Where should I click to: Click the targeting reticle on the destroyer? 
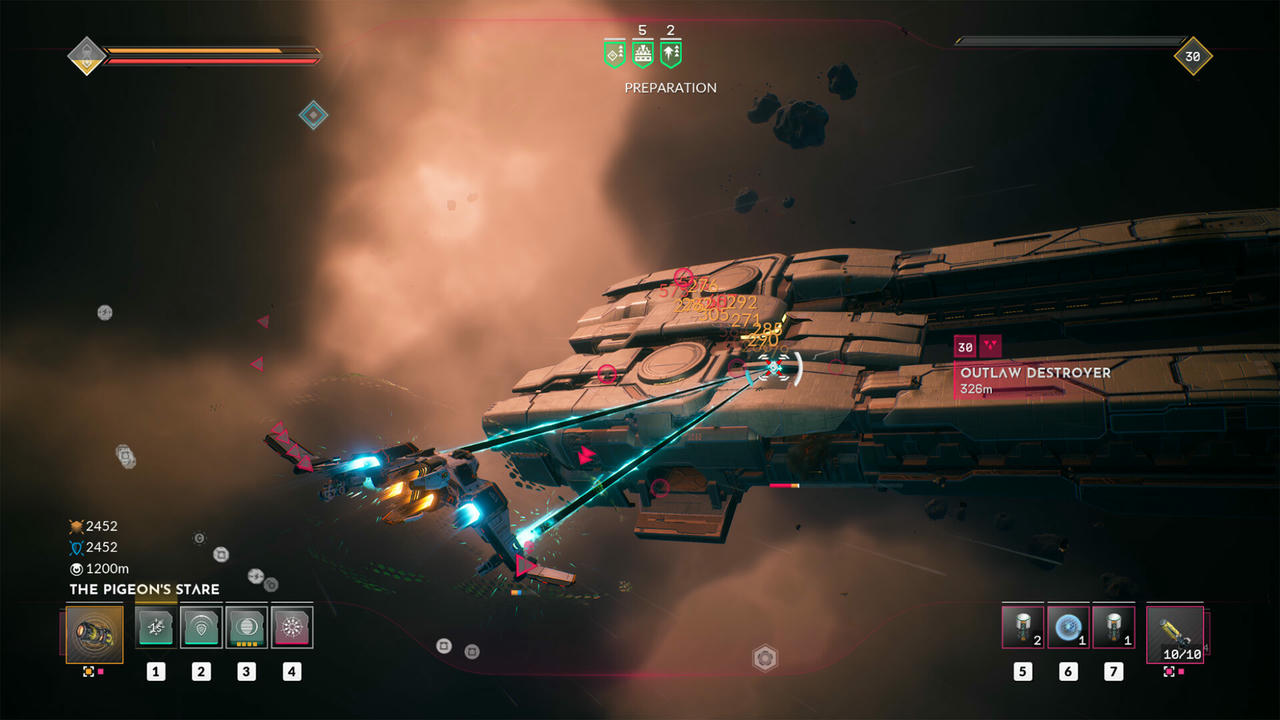pos(772,369)
